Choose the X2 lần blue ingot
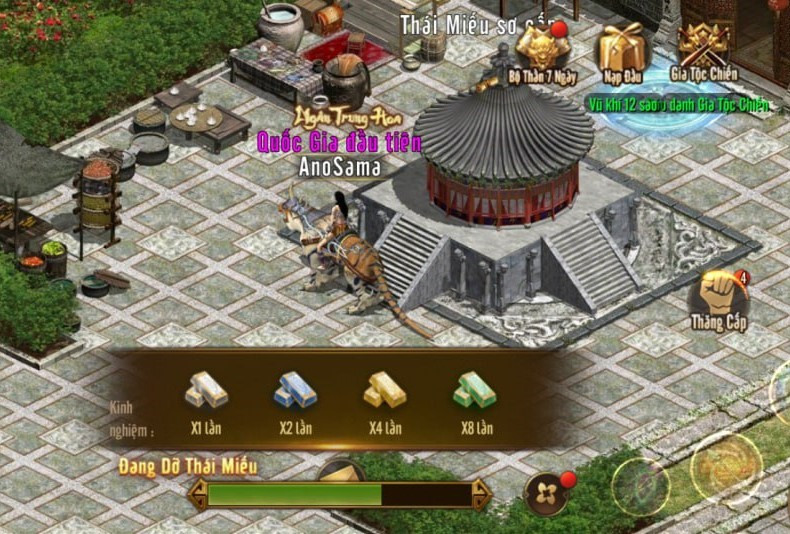790x534 pixels. coord(296,391)
